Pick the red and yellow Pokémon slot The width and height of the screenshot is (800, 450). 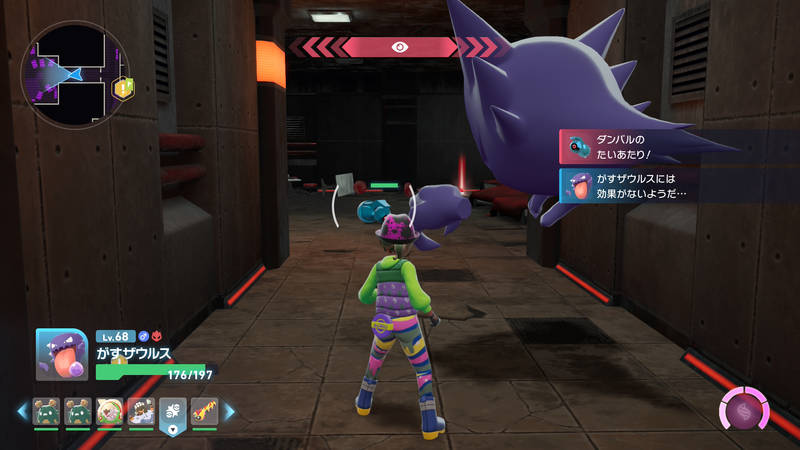pos(203,410)
